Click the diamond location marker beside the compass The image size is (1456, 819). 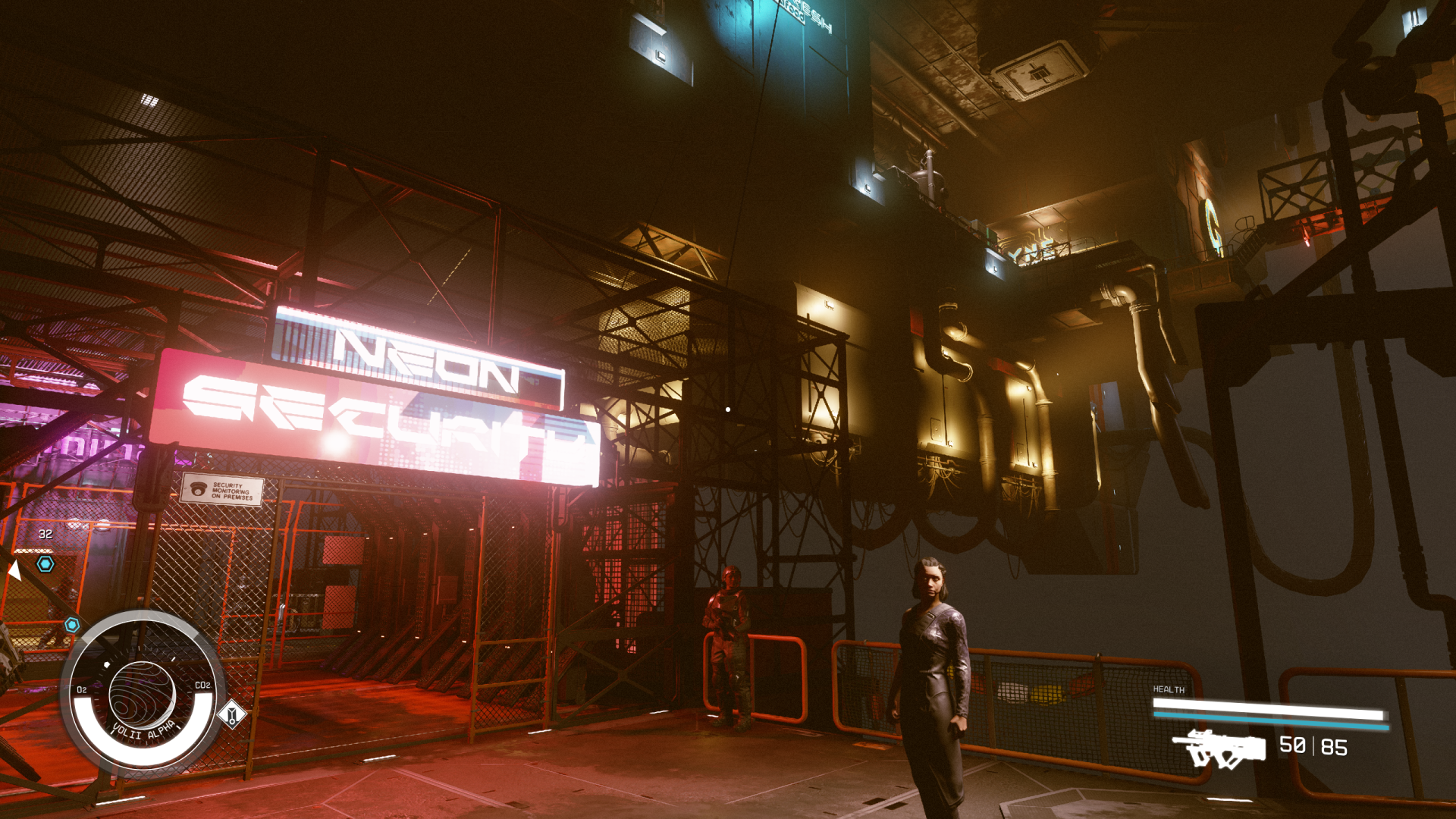coord(231,715)
